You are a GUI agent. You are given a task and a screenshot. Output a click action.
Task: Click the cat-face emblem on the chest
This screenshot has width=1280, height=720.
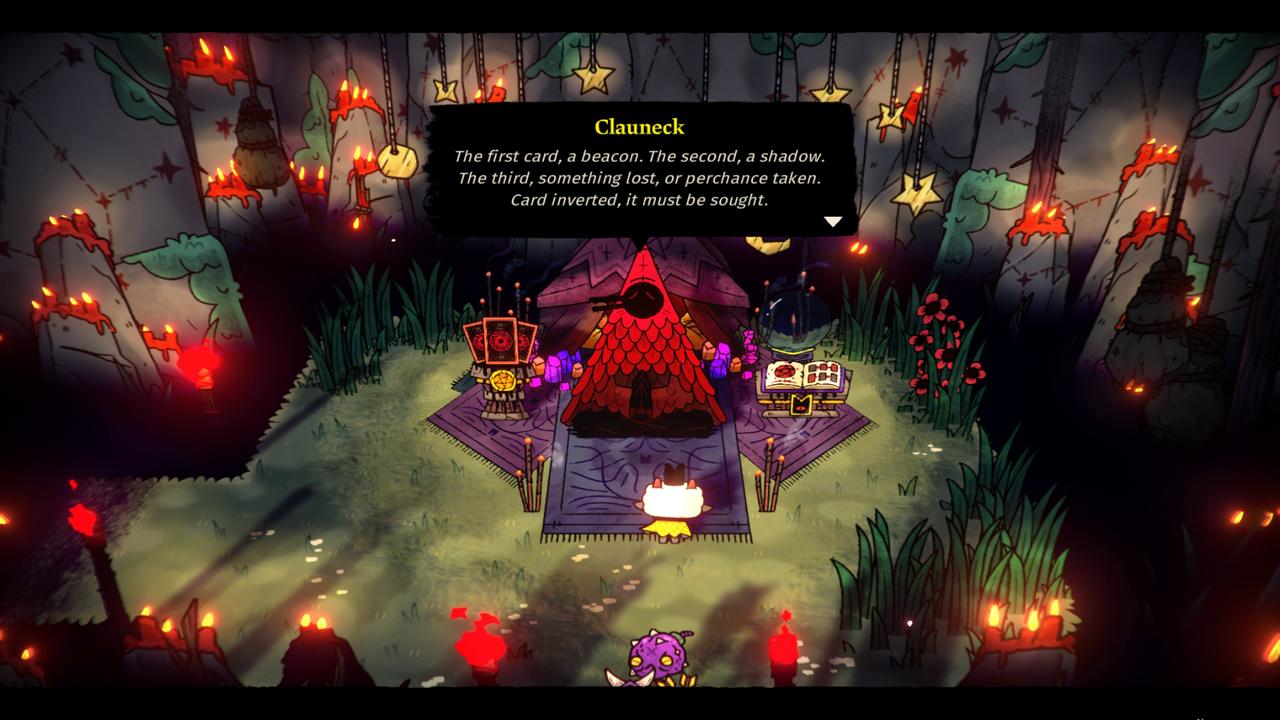(x=800, y=404)
